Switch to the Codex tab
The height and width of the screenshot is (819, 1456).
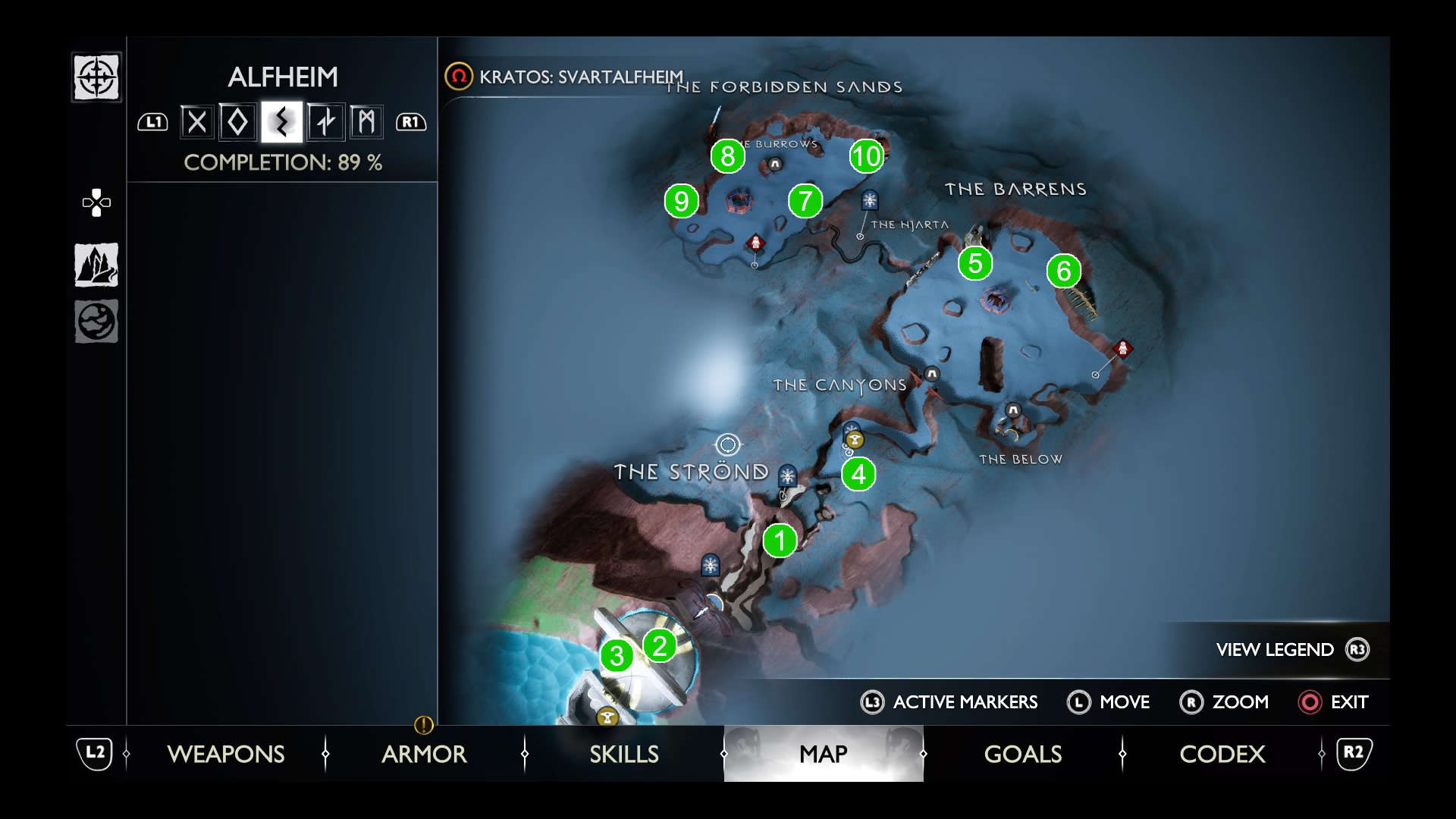[x=1222, y=754]
